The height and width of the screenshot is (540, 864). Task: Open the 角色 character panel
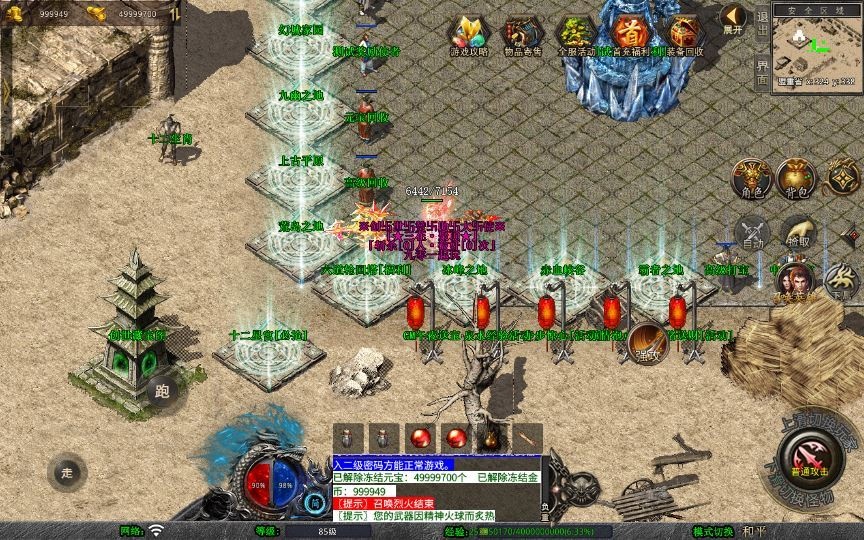pyautogui.click(x=751, y=179)
